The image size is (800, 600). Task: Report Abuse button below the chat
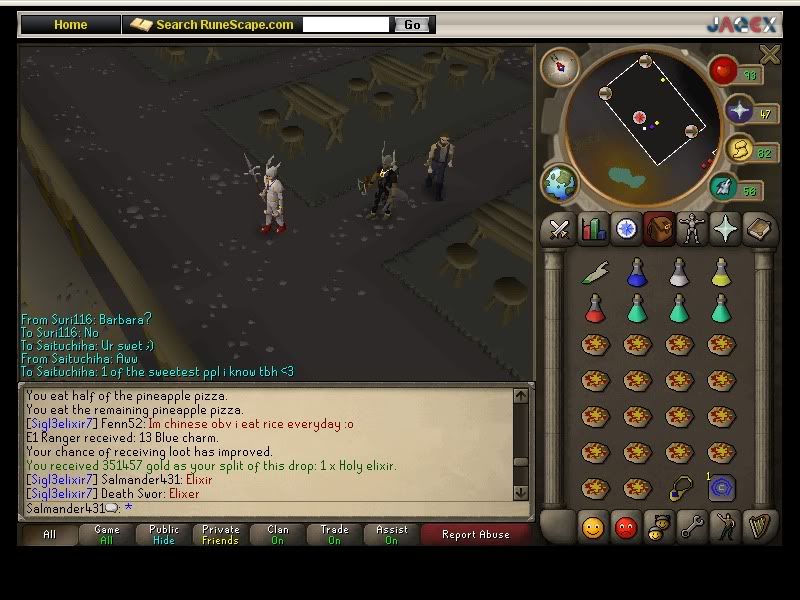[476, 535]
